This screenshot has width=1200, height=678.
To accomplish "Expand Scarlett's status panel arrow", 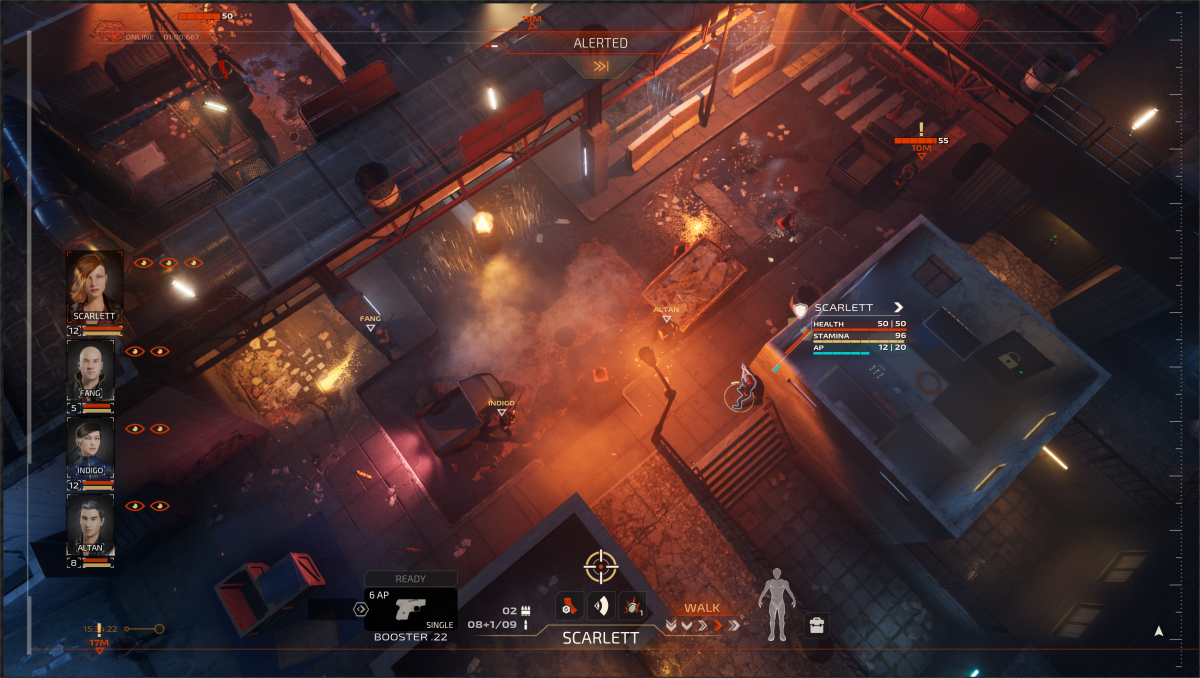I will [898, 307].
